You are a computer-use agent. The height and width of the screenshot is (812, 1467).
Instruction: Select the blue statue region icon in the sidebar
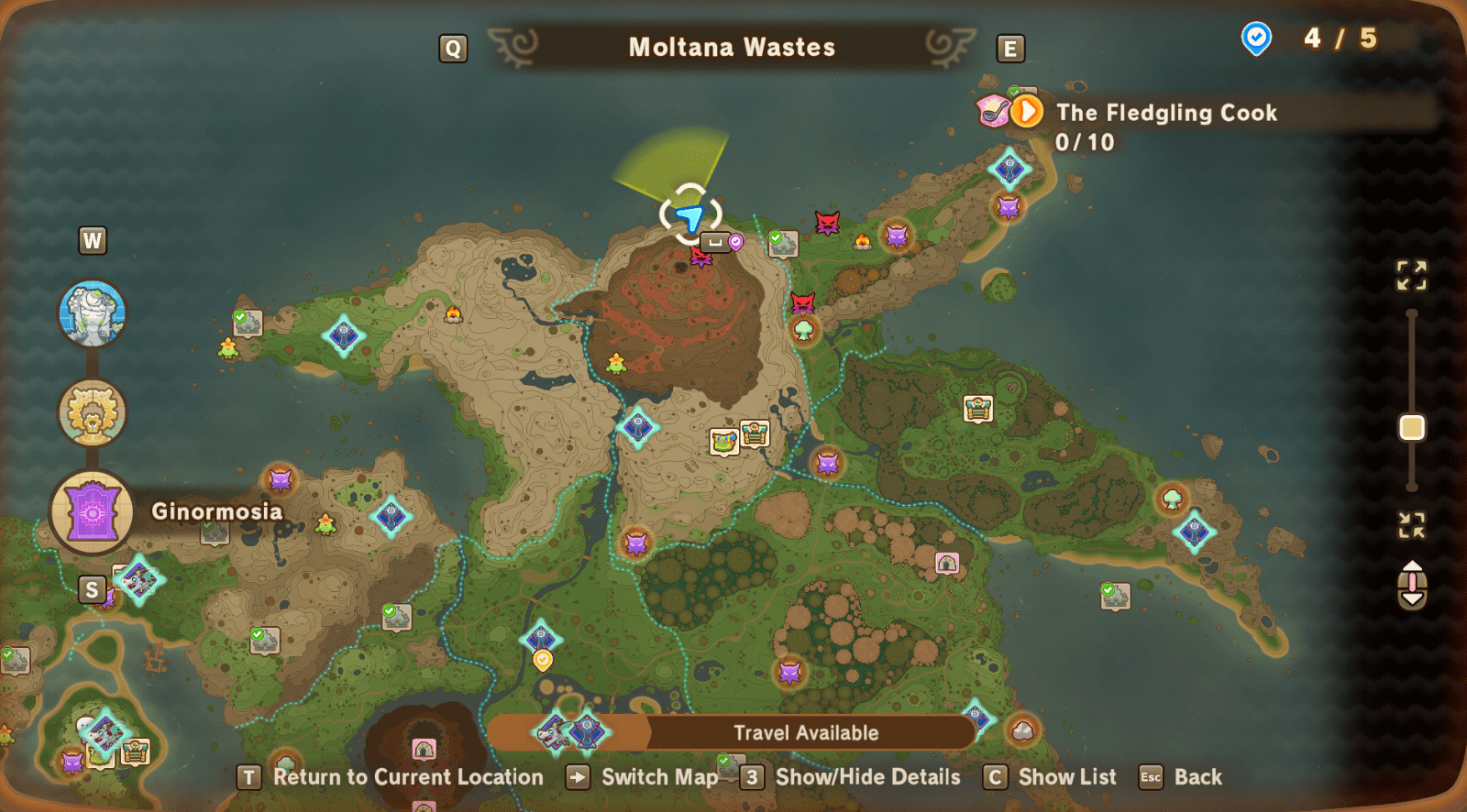click(x=92, y=314)
